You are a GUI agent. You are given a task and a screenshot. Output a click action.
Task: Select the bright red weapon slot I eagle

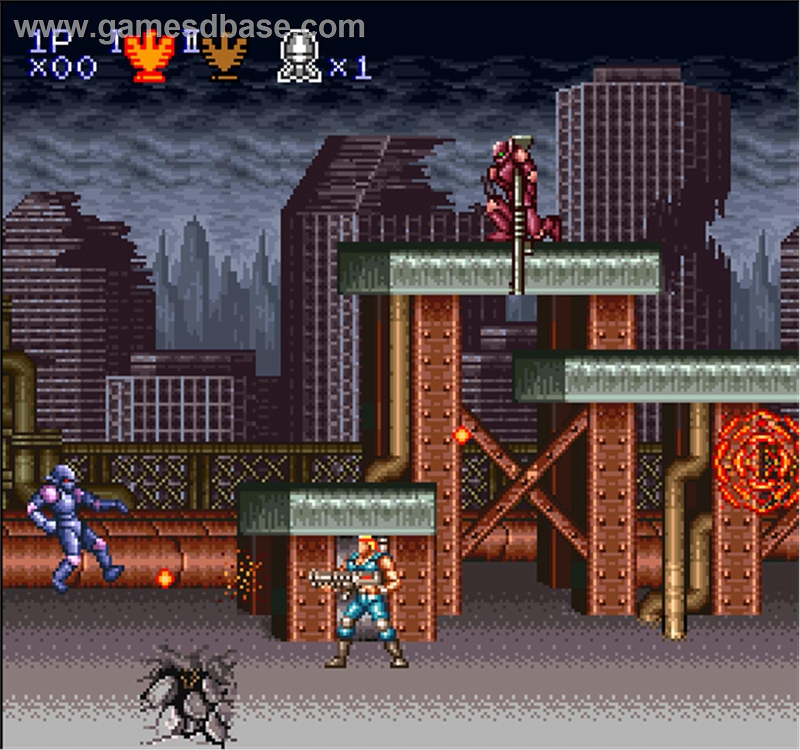[x=149, y=58]
